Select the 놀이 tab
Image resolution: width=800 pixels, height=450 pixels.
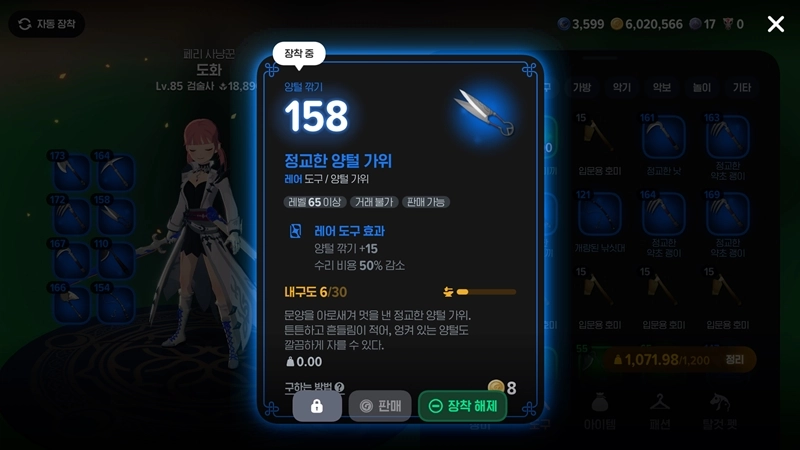click(701, 88)
